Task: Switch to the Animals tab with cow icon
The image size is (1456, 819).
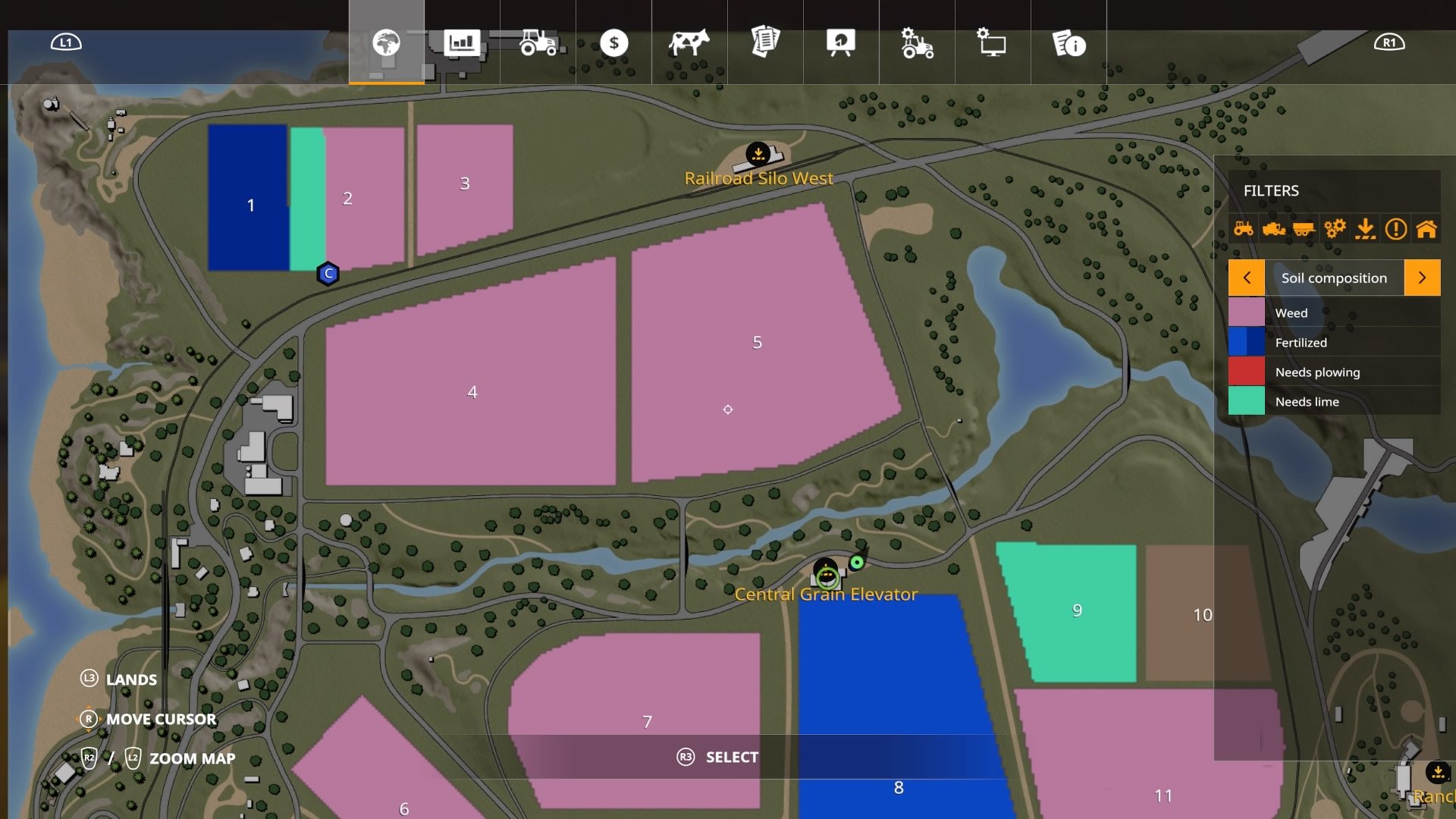Action: (690, 44)
